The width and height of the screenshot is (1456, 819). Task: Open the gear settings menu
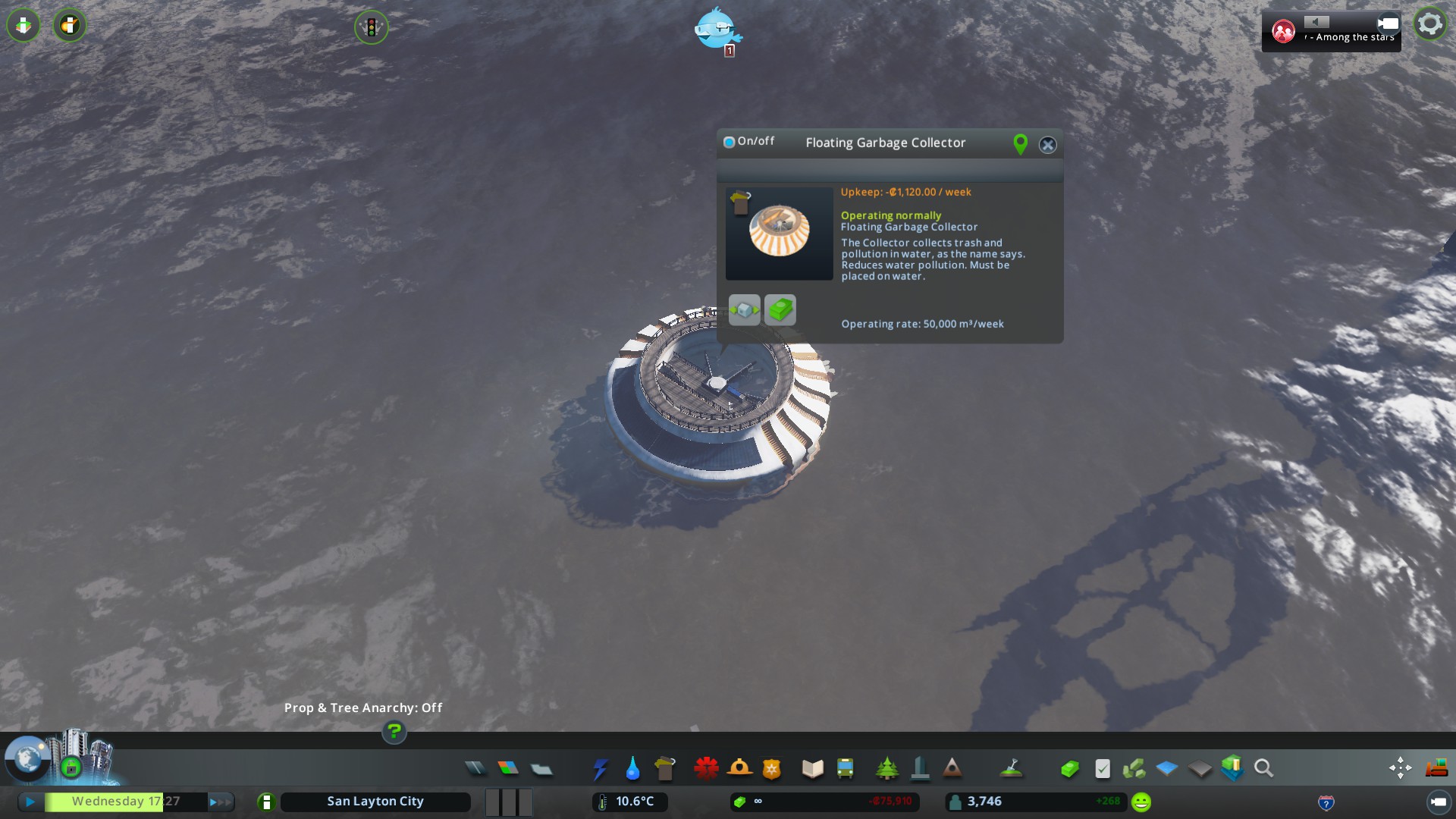1429,25
